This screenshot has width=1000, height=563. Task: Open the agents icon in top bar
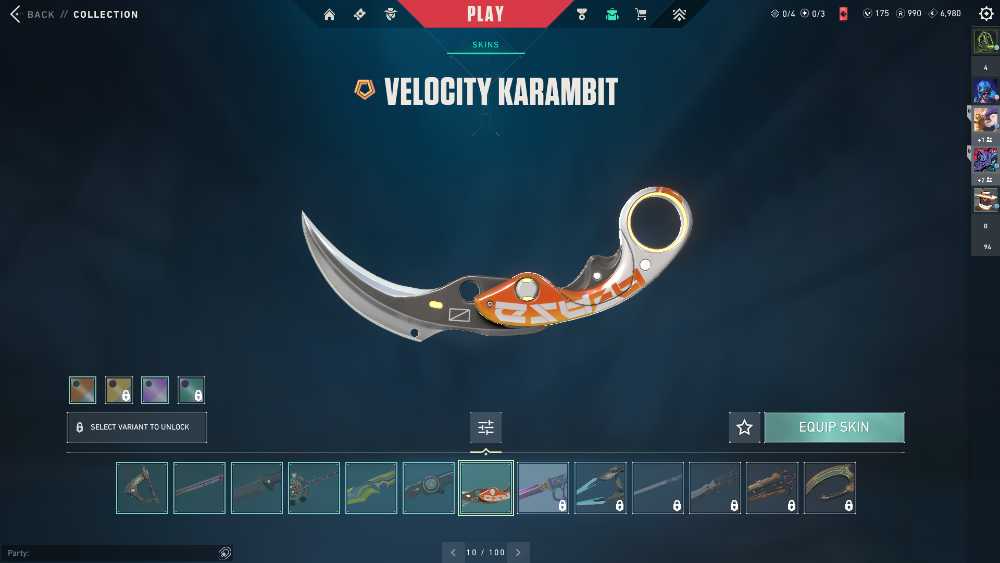pos(391,14)
